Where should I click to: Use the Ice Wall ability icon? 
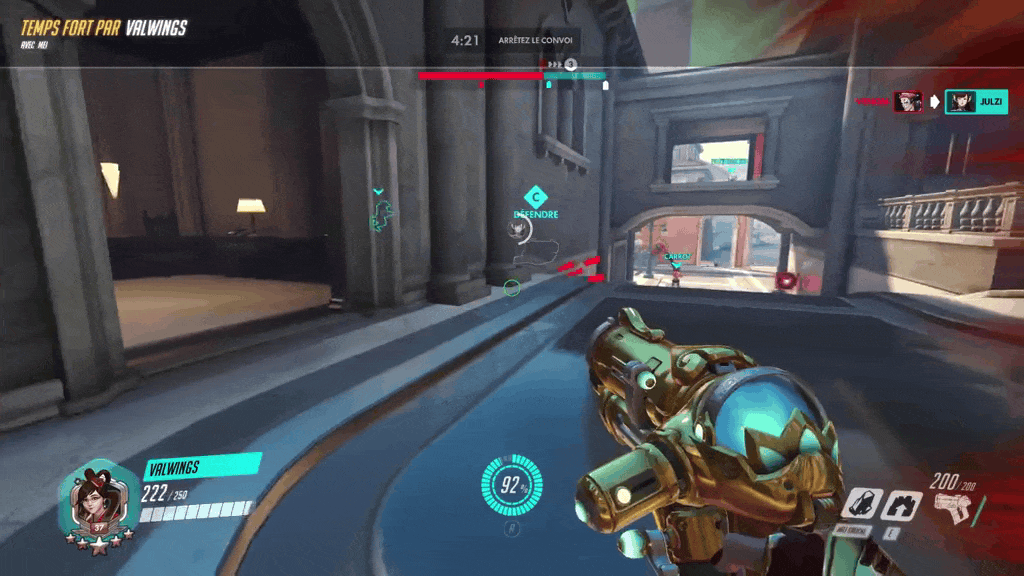click(x=902, y=503)
